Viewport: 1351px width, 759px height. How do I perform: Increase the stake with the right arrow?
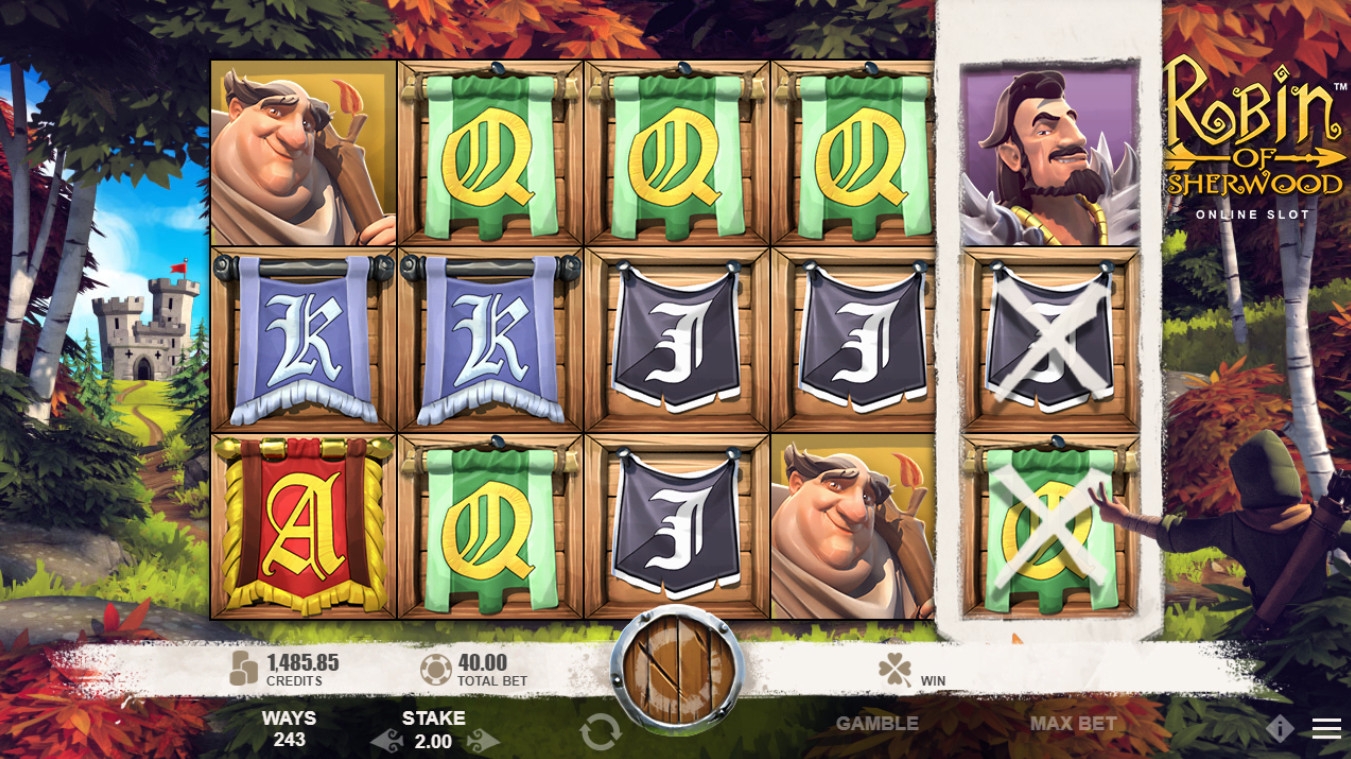pyautogui.click(x=483, y=742)
